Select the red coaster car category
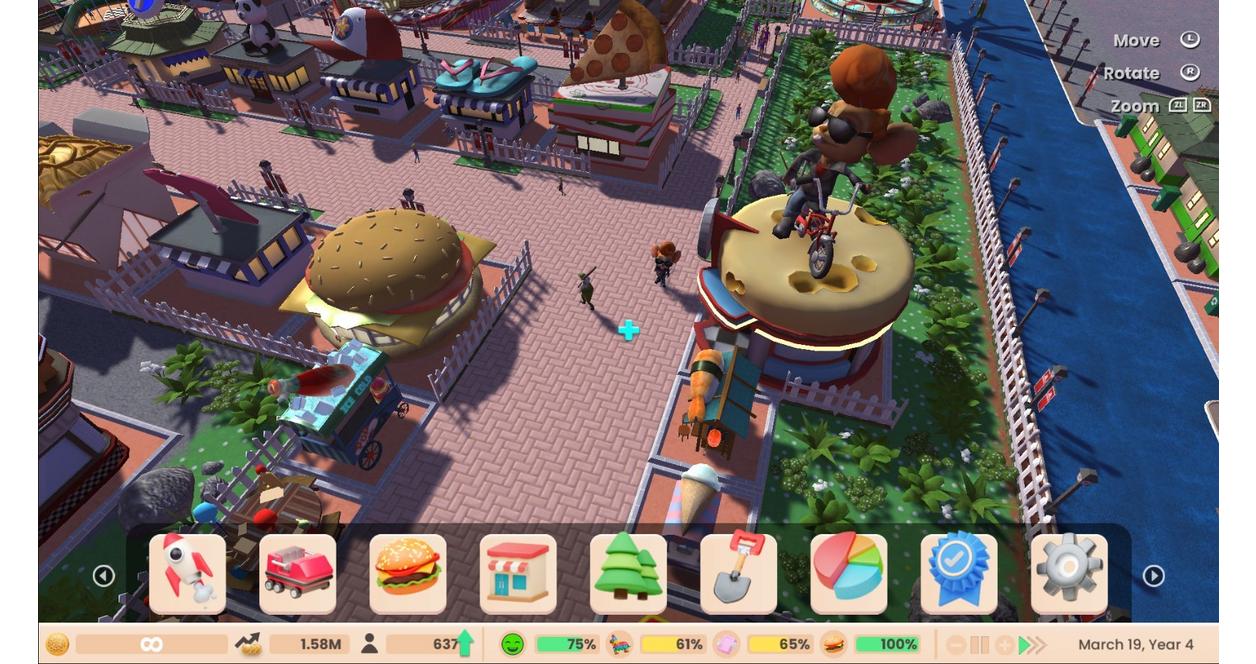Viewport: 1256px width, 664px height. pyautogui.click(x=298, y=574)
